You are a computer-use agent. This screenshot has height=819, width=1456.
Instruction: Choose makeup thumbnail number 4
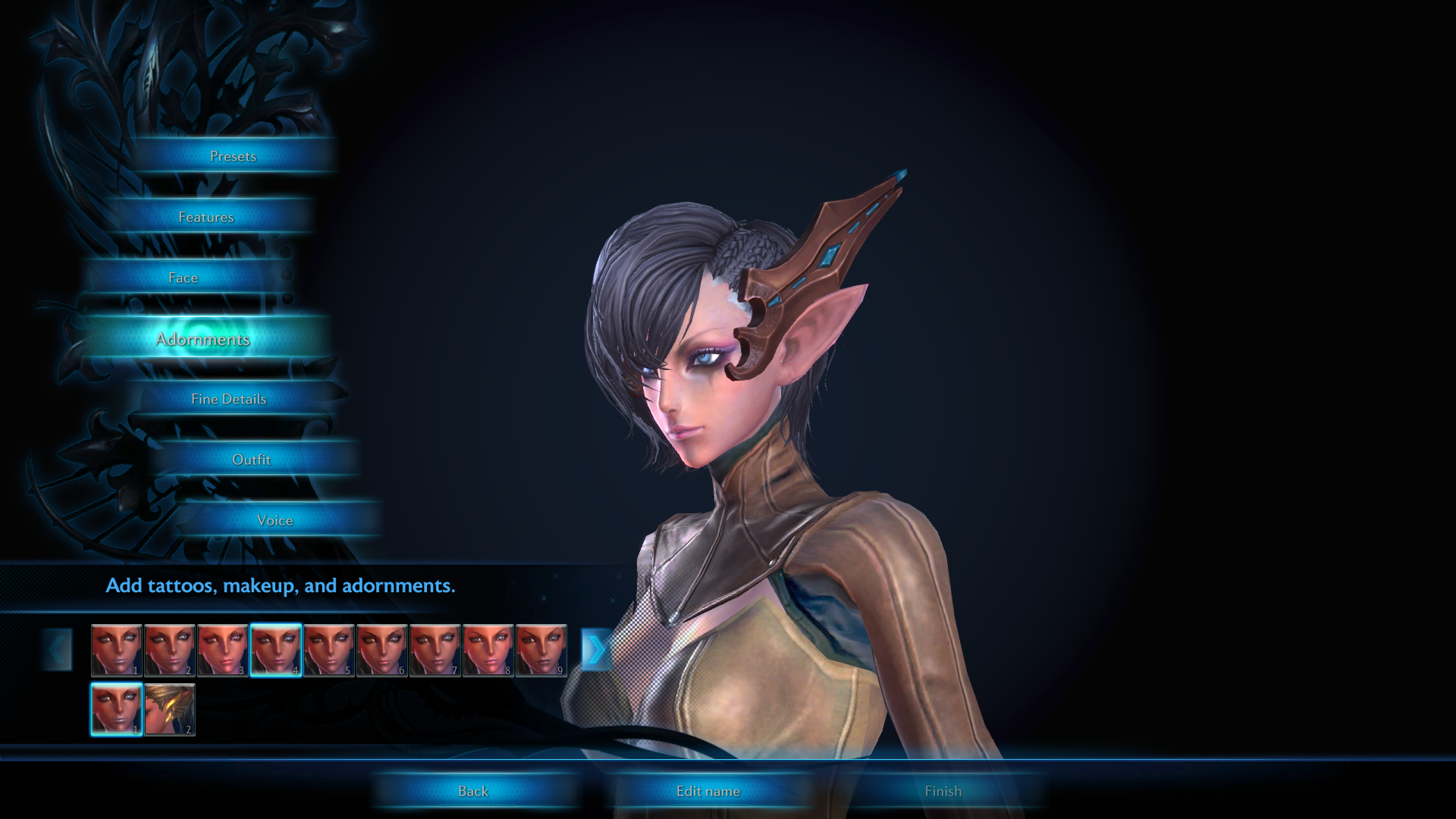click(x=276, y=650)
